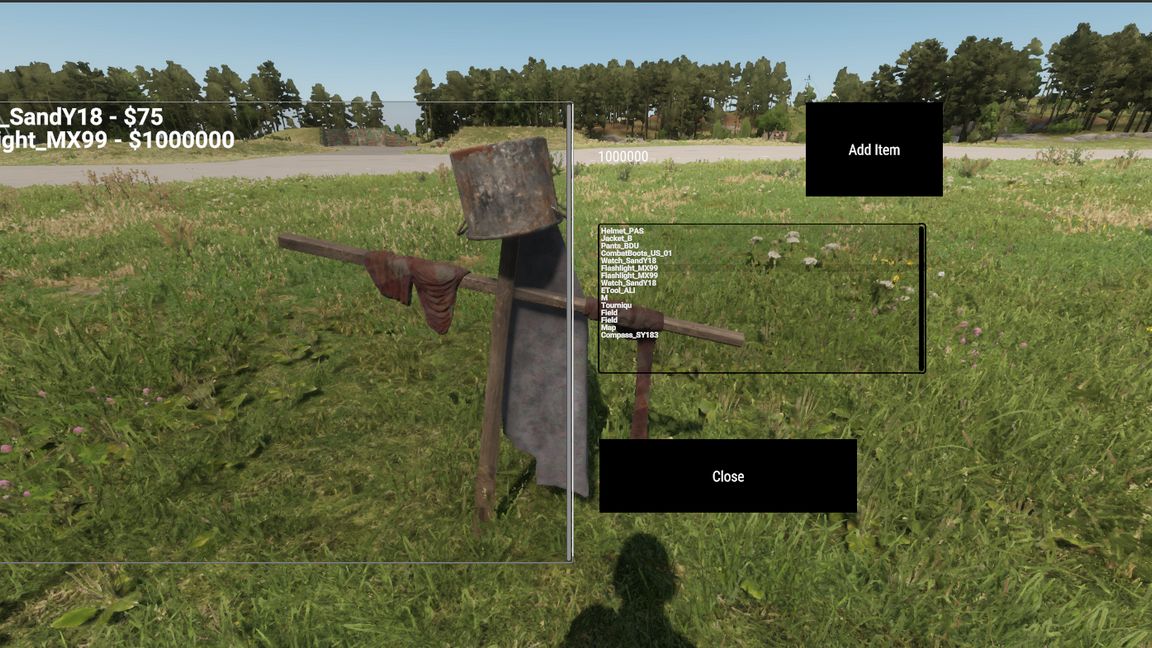This screenshot has width=1152, height=648.
Task: Pick the Map entry in the item list
Action: point(609,328)
